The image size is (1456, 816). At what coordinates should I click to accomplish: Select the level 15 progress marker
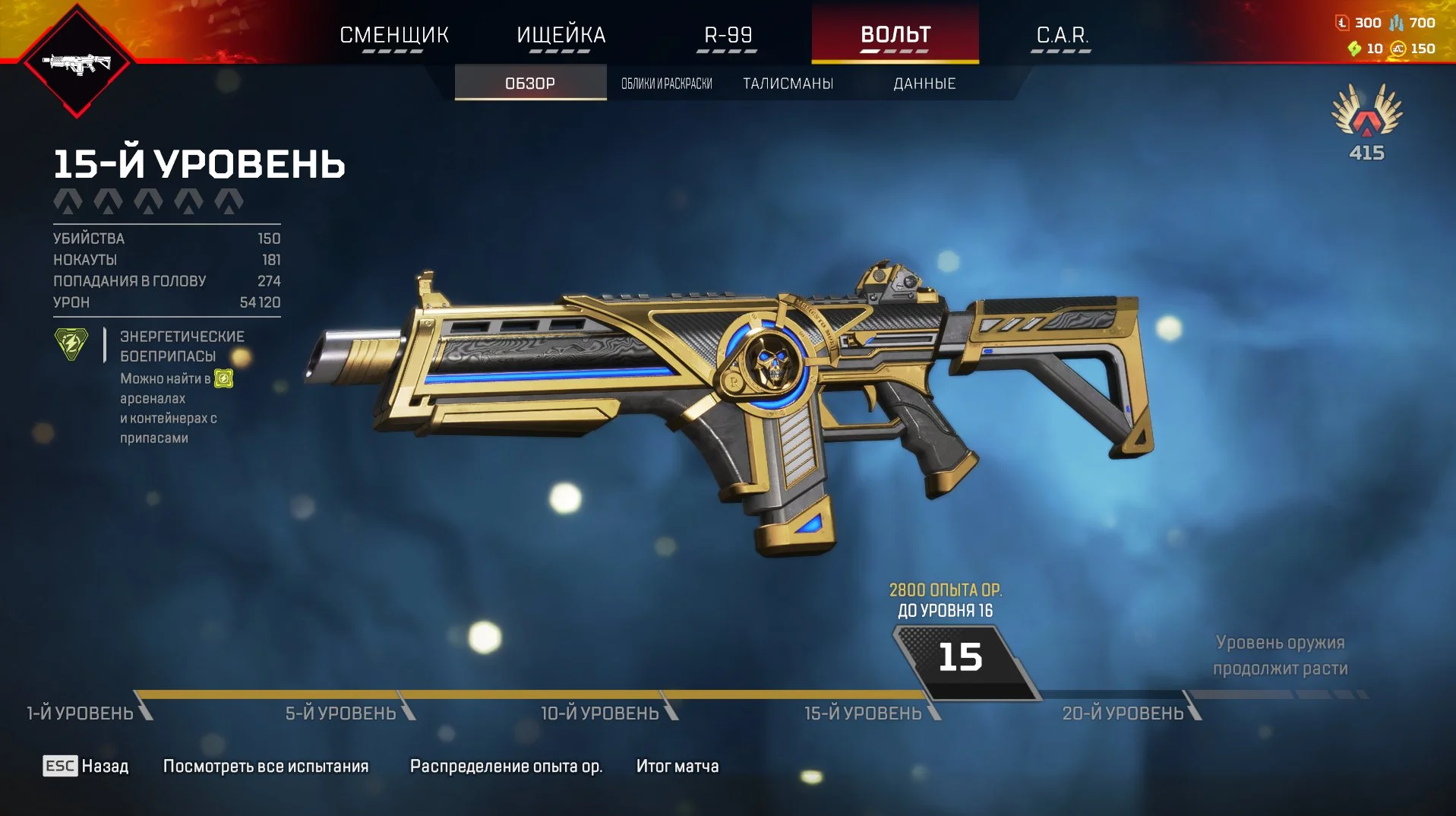tap(962, 659)
